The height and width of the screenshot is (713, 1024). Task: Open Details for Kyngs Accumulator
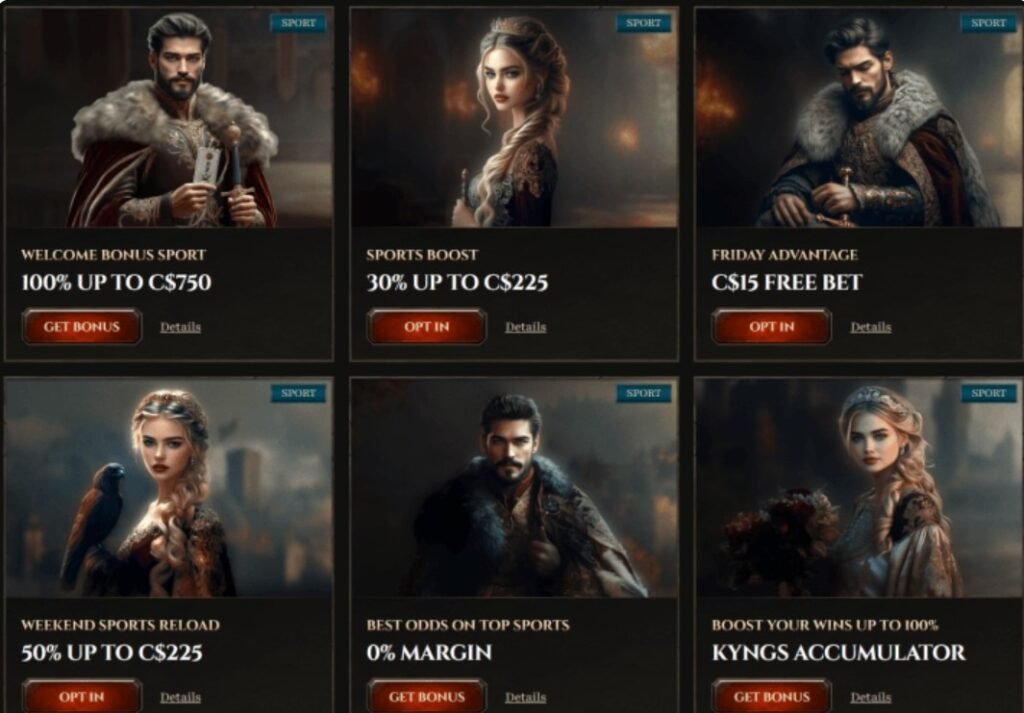click(870, 697)
